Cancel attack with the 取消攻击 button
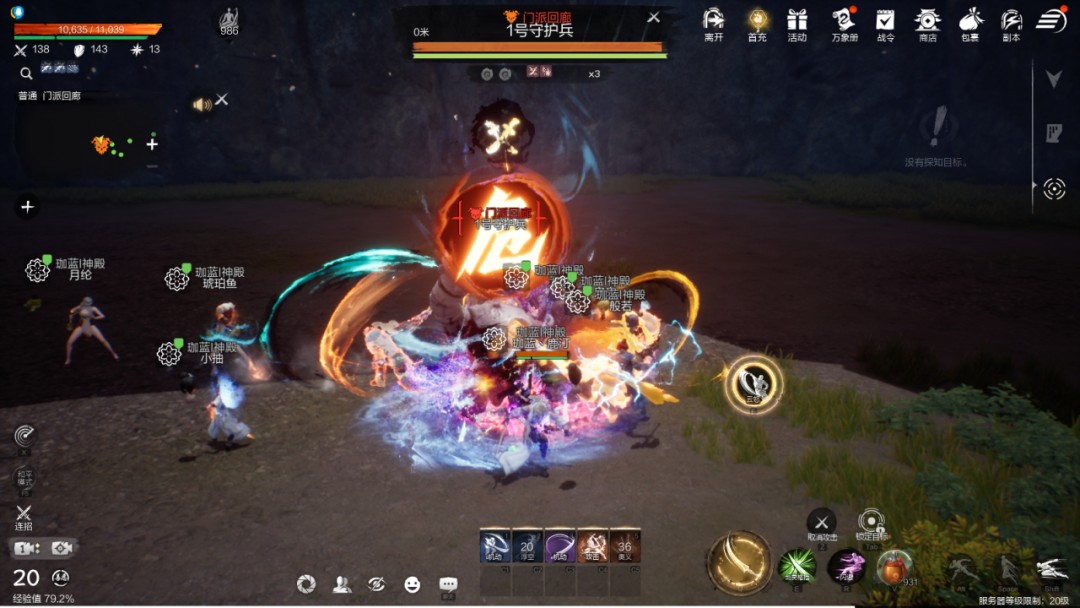Viewport: 1080px width, 608px height. (822, 521)
